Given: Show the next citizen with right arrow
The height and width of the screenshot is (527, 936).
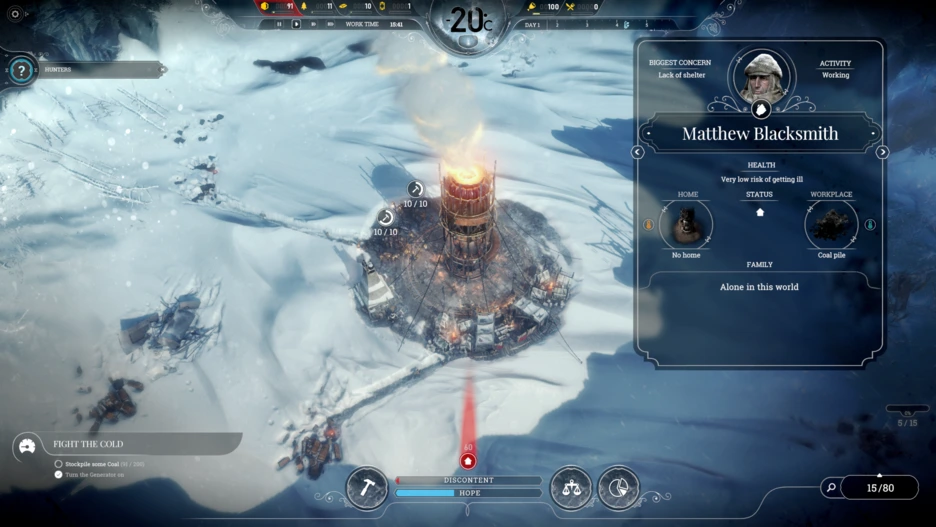Looking at the screenshot, I should coord(882,152).
